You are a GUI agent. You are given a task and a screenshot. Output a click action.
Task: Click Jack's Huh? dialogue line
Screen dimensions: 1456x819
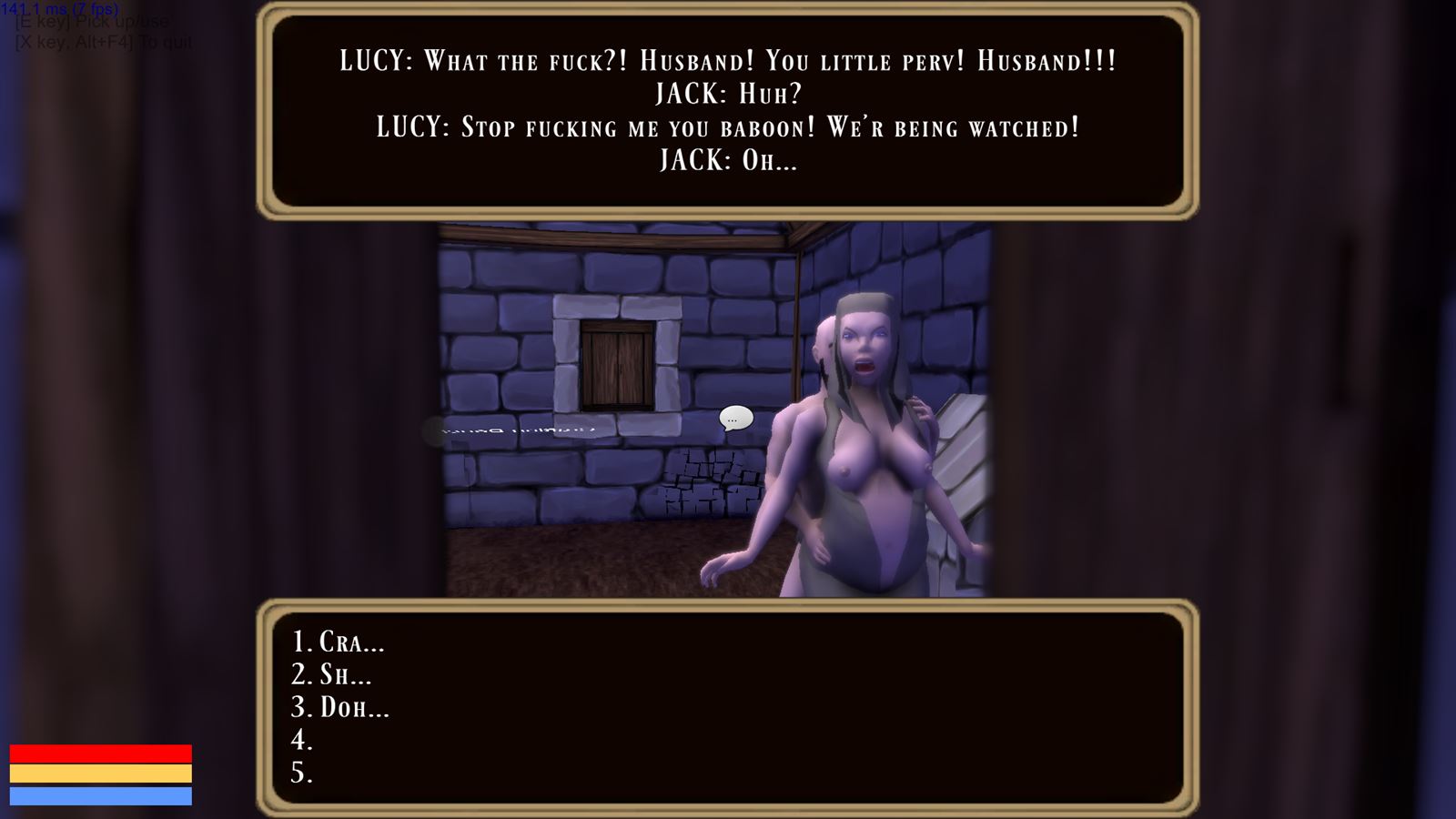coord(728,94)
